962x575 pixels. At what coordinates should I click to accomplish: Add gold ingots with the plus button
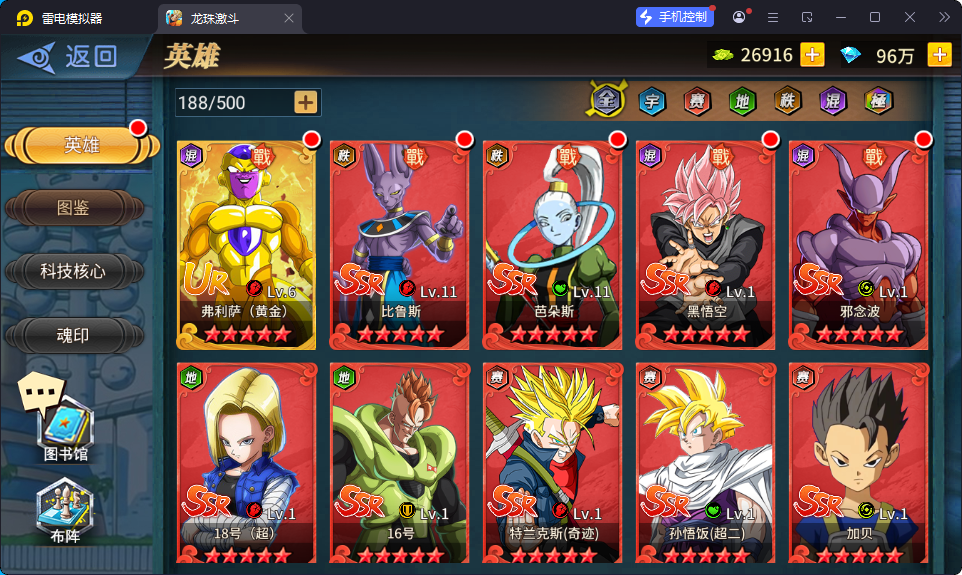point(812,55)
